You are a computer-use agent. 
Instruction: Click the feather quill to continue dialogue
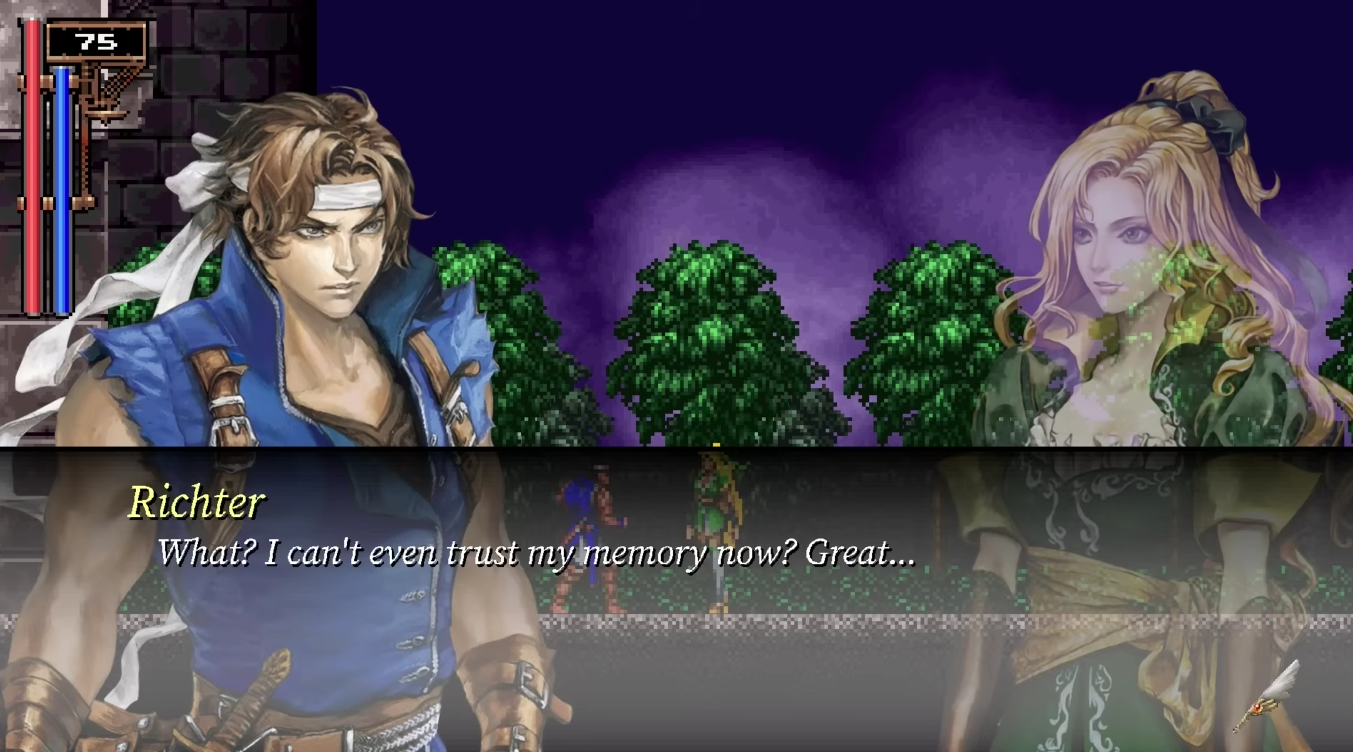pyautogui.click(x=1269, y=694)
